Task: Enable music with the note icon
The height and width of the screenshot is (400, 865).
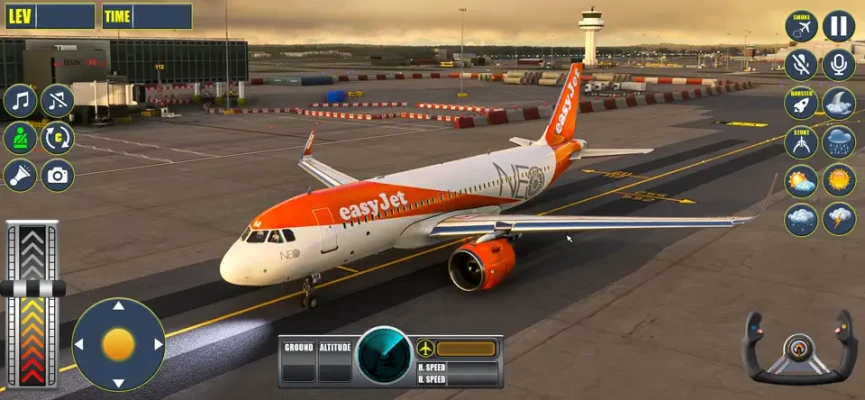Action: [20, 100]
